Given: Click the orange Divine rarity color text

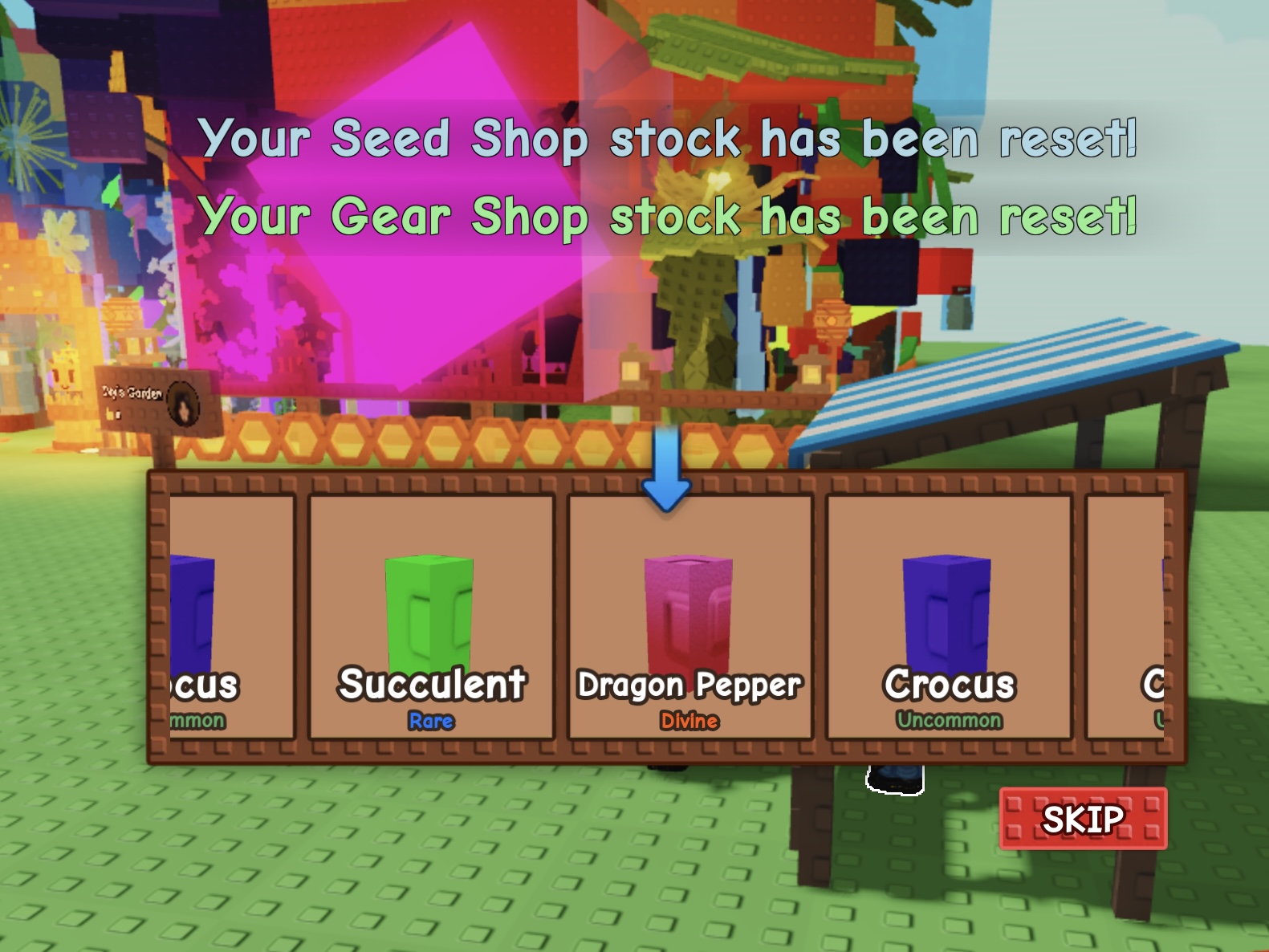Looking at the screenshot, I should point(689,722).
